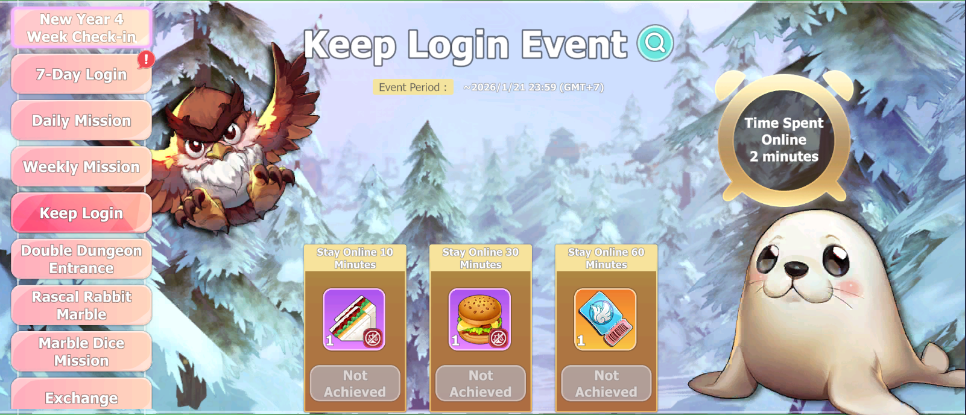Select the burger reward item

click(x=480, y=319)
